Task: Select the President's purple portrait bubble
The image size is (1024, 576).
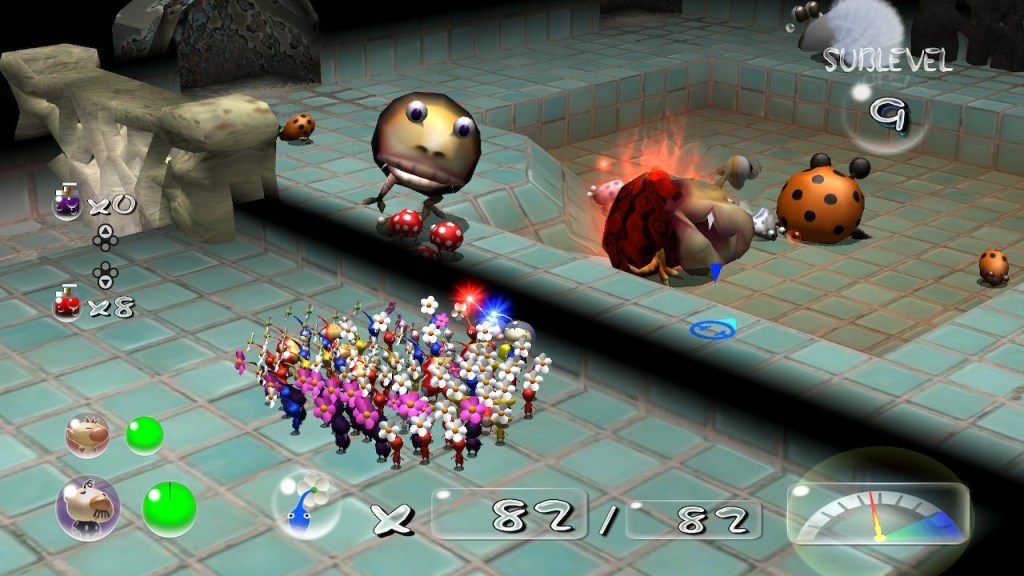Action: click(x=88, y=503)
